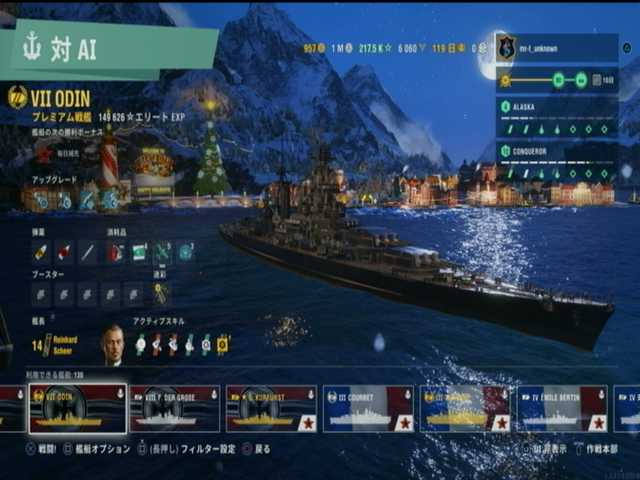Select the first active skill icon
This screenshot has height=480, width=640.
[x=141, y=344]
